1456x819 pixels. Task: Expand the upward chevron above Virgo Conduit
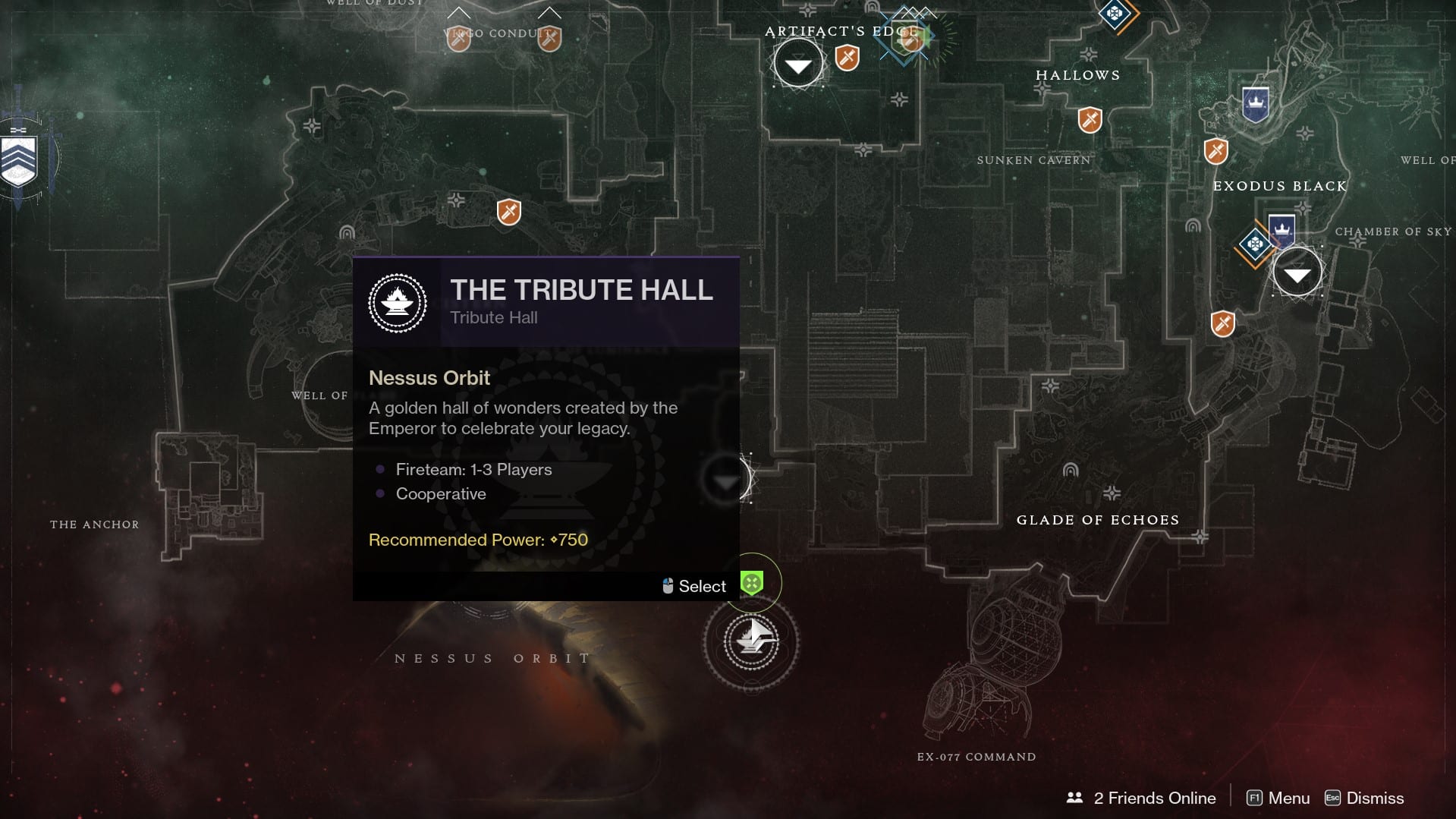pyautogui.click(x=458, y=14)
